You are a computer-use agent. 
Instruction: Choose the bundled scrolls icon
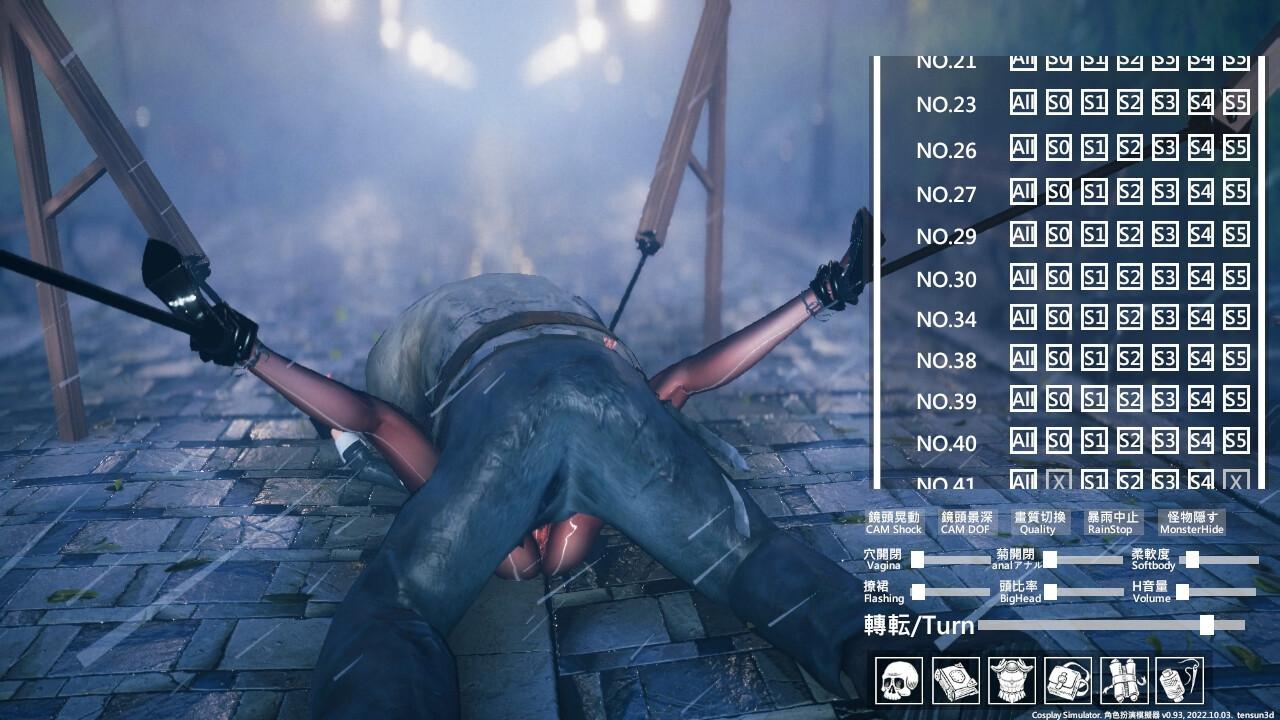click(x=1124, y=681)
